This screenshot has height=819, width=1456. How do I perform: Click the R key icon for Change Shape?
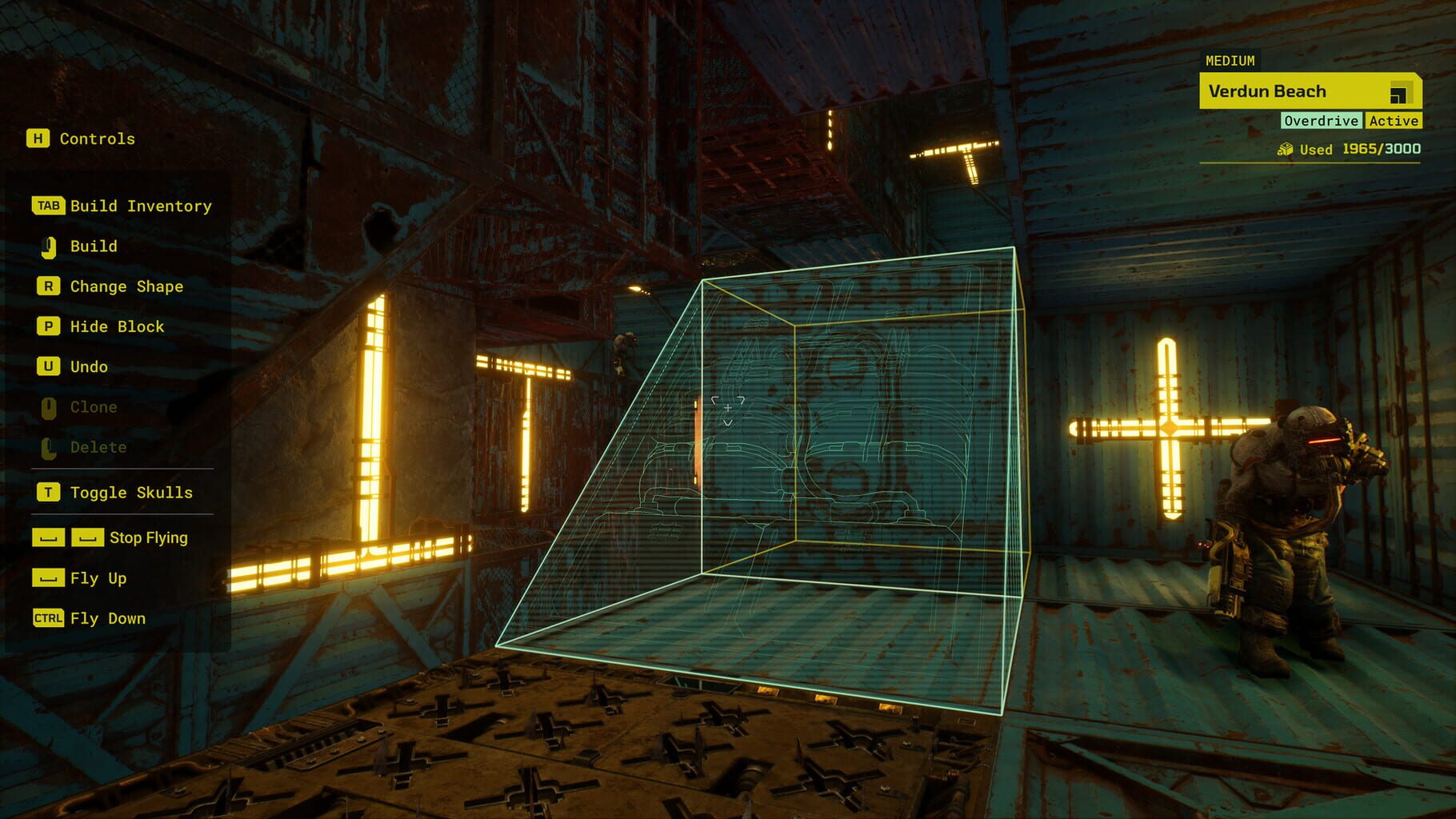[x=48, y=286]
